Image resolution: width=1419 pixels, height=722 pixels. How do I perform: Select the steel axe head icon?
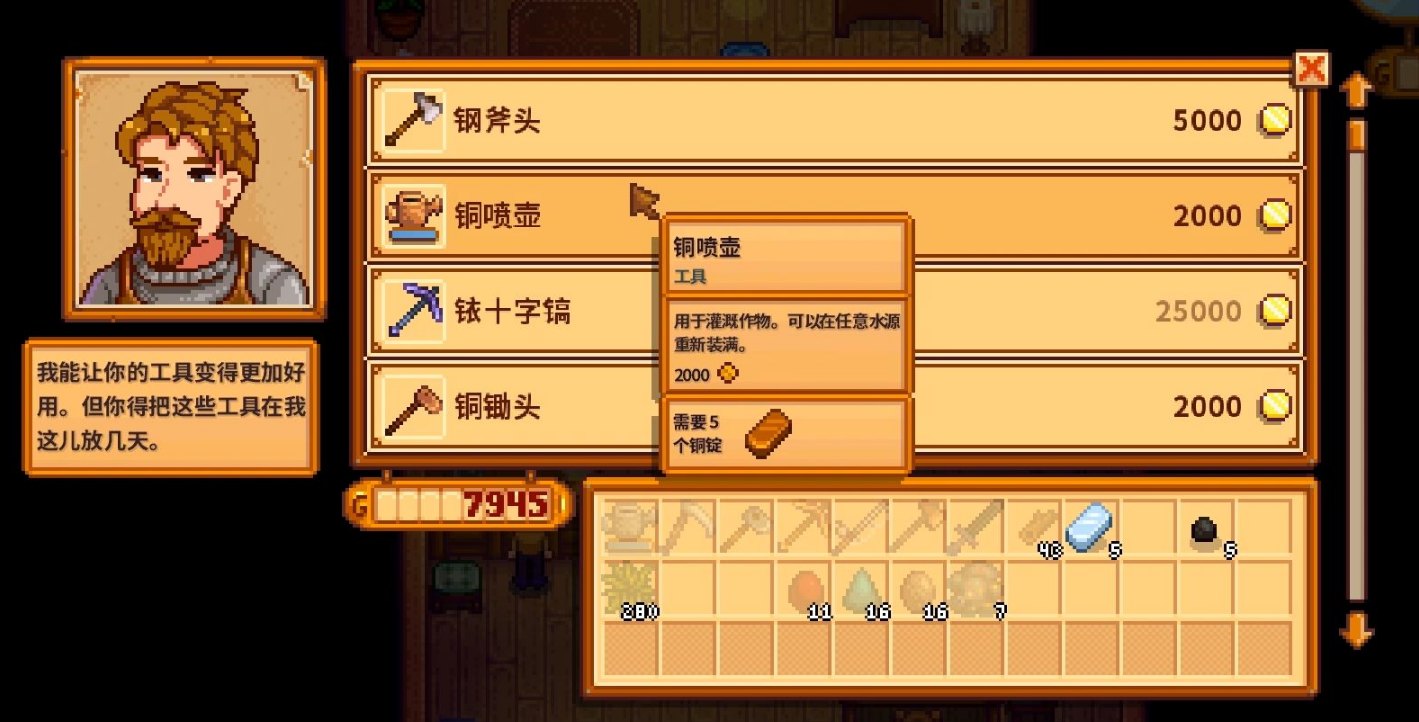pos(412,119)
